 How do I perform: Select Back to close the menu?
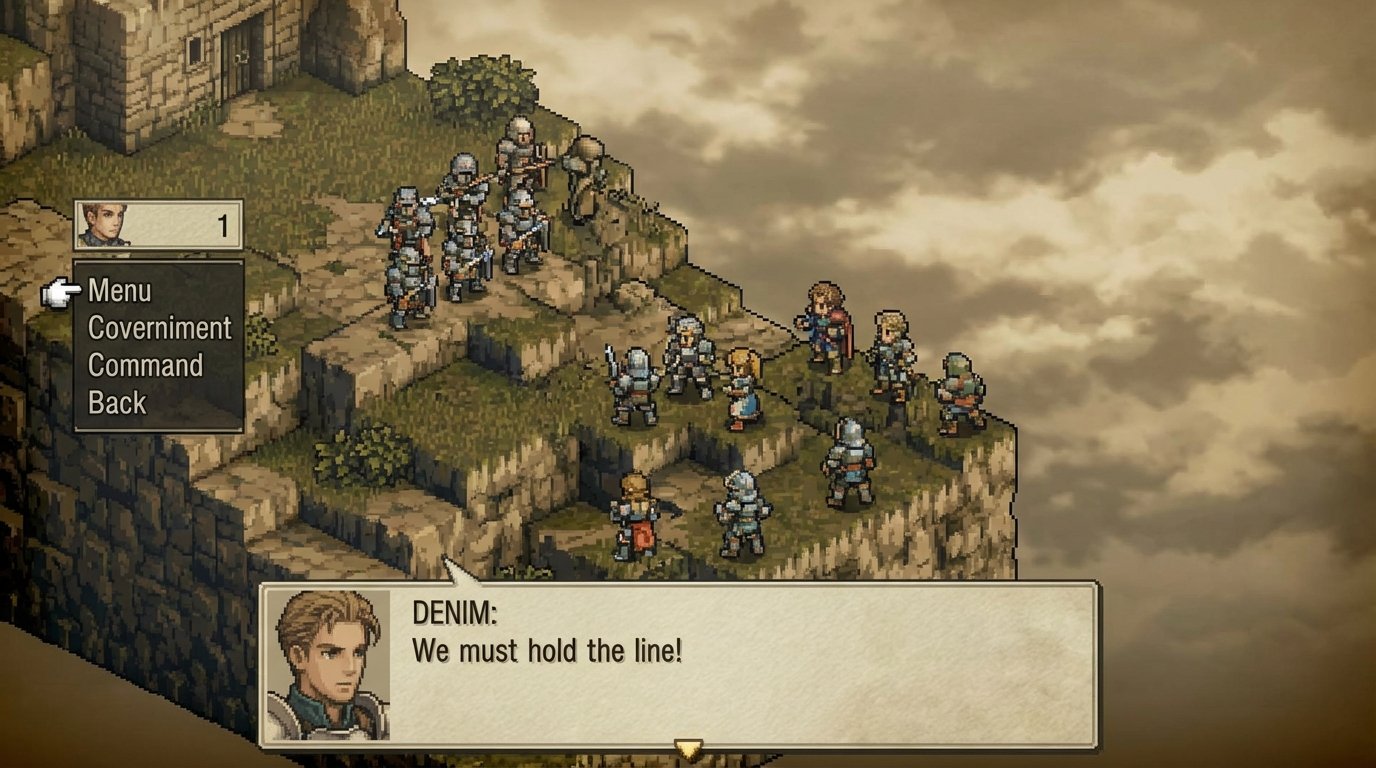click(x=119, y=403)
